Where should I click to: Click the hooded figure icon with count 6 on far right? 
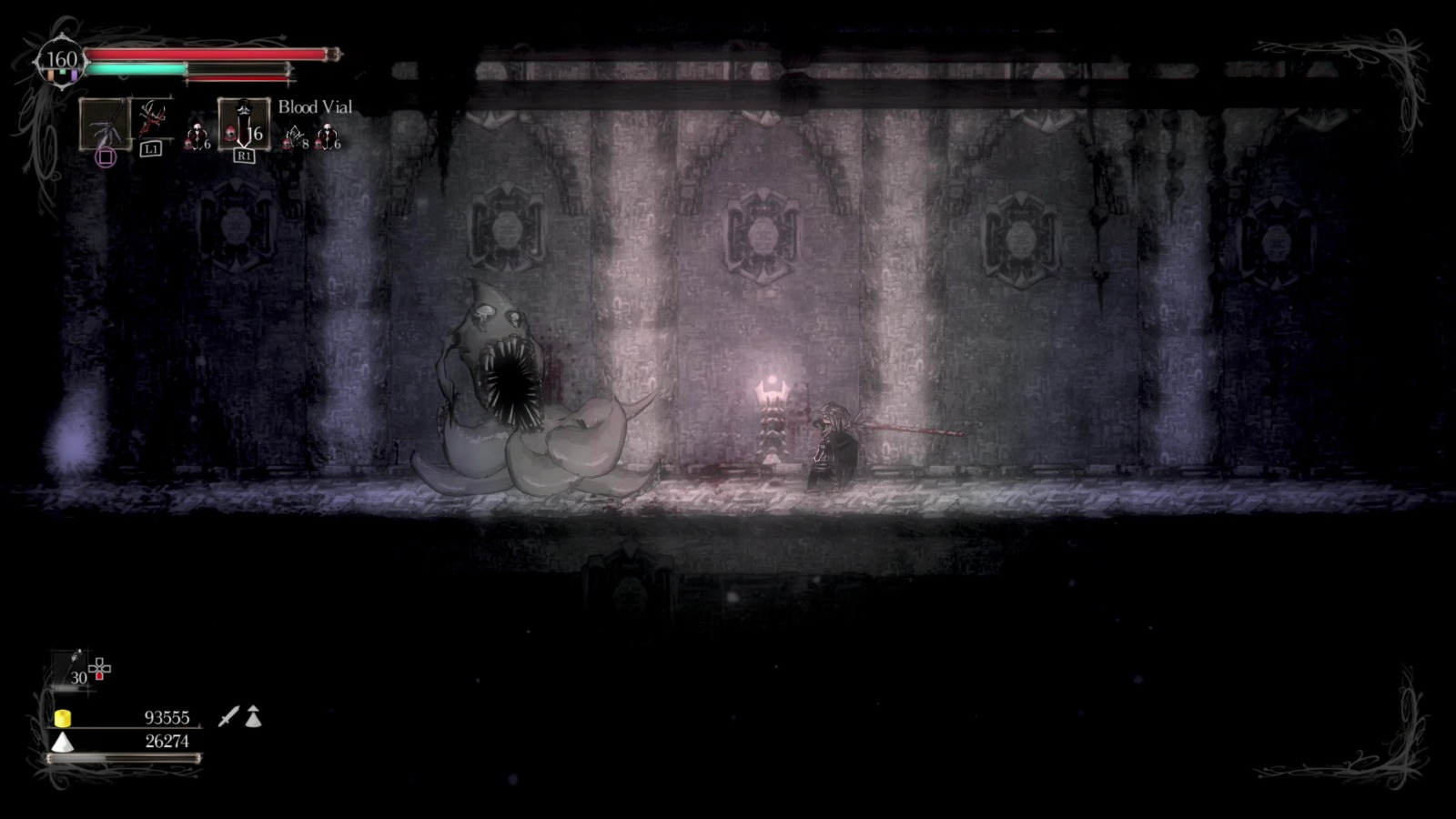328,135
